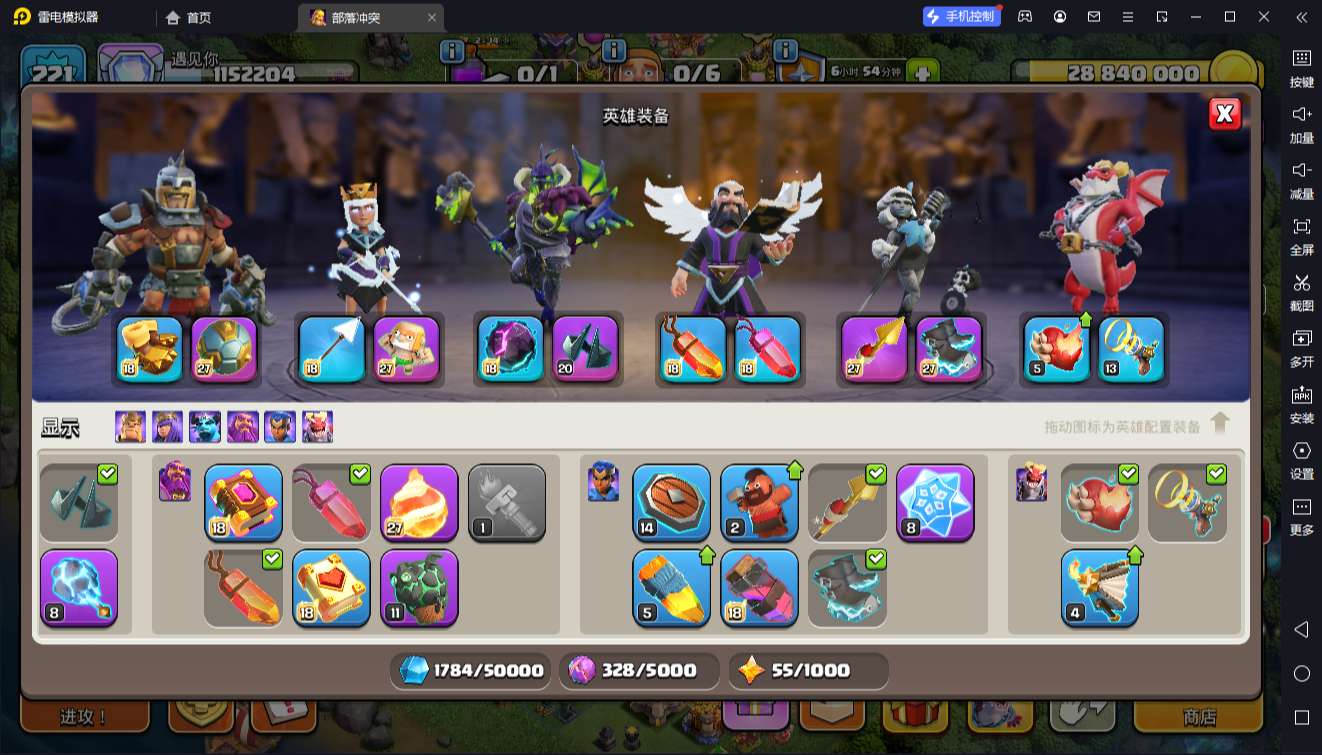Select the Minion Prince's dark orb slot

pos(510,350)
